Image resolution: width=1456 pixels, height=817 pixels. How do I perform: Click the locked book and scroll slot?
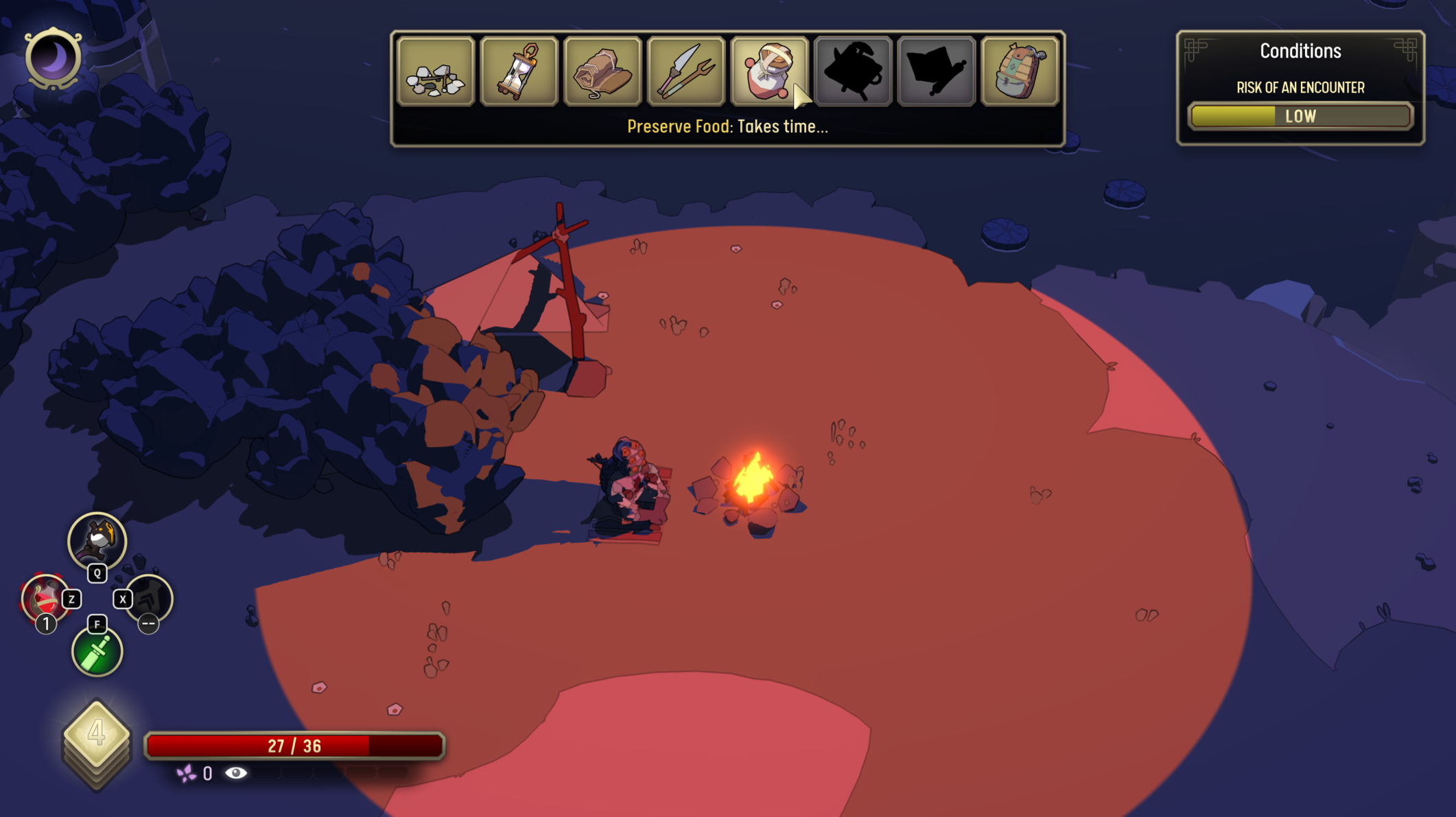pyautogui.click(x=937, y=71)
